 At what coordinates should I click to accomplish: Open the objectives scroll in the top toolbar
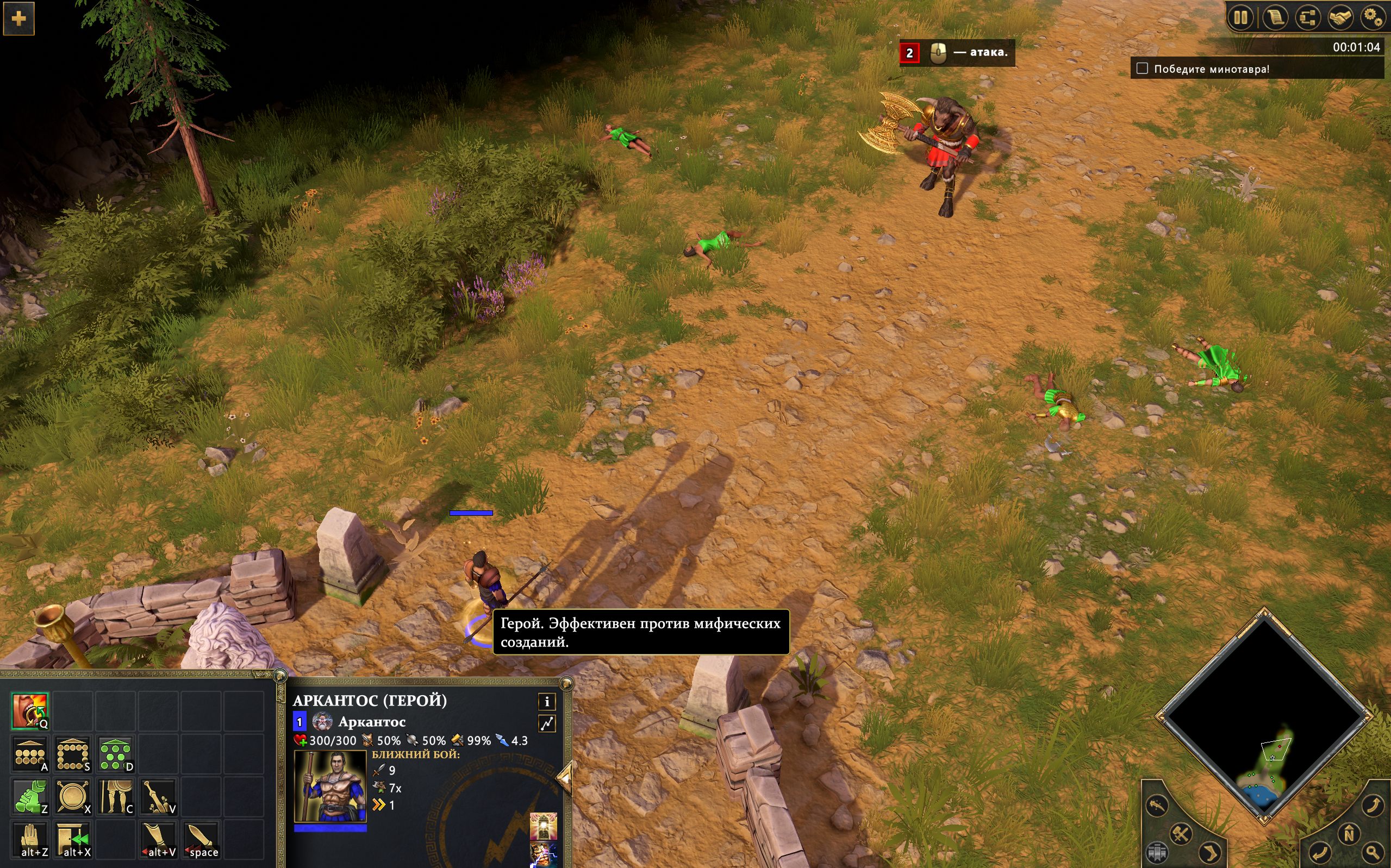pos(1275,18)
